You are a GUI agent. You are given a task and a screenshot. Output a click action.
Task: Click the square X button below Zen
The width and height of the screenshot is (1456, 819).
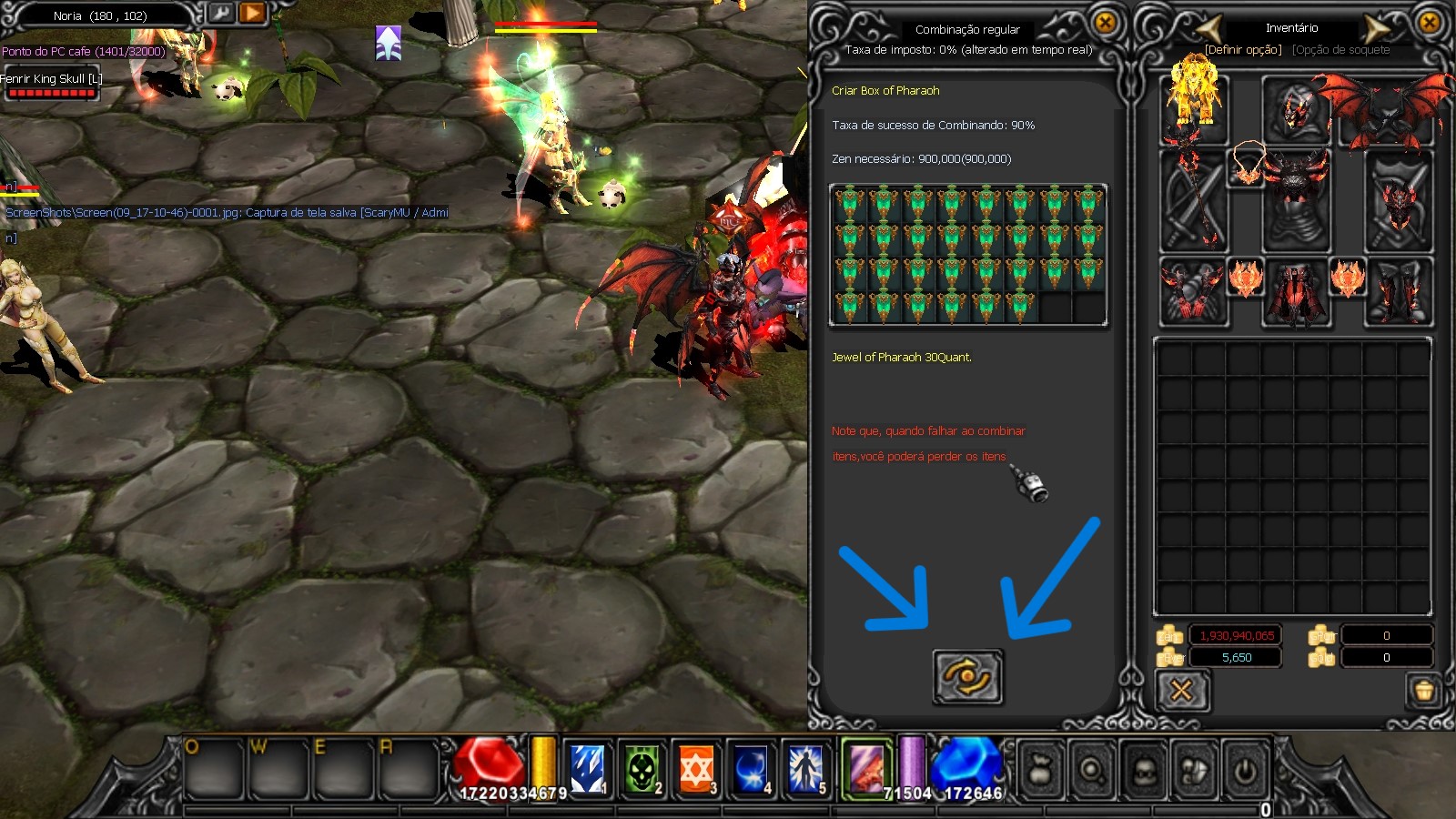pyautogui.click(x=1181, y=691)
